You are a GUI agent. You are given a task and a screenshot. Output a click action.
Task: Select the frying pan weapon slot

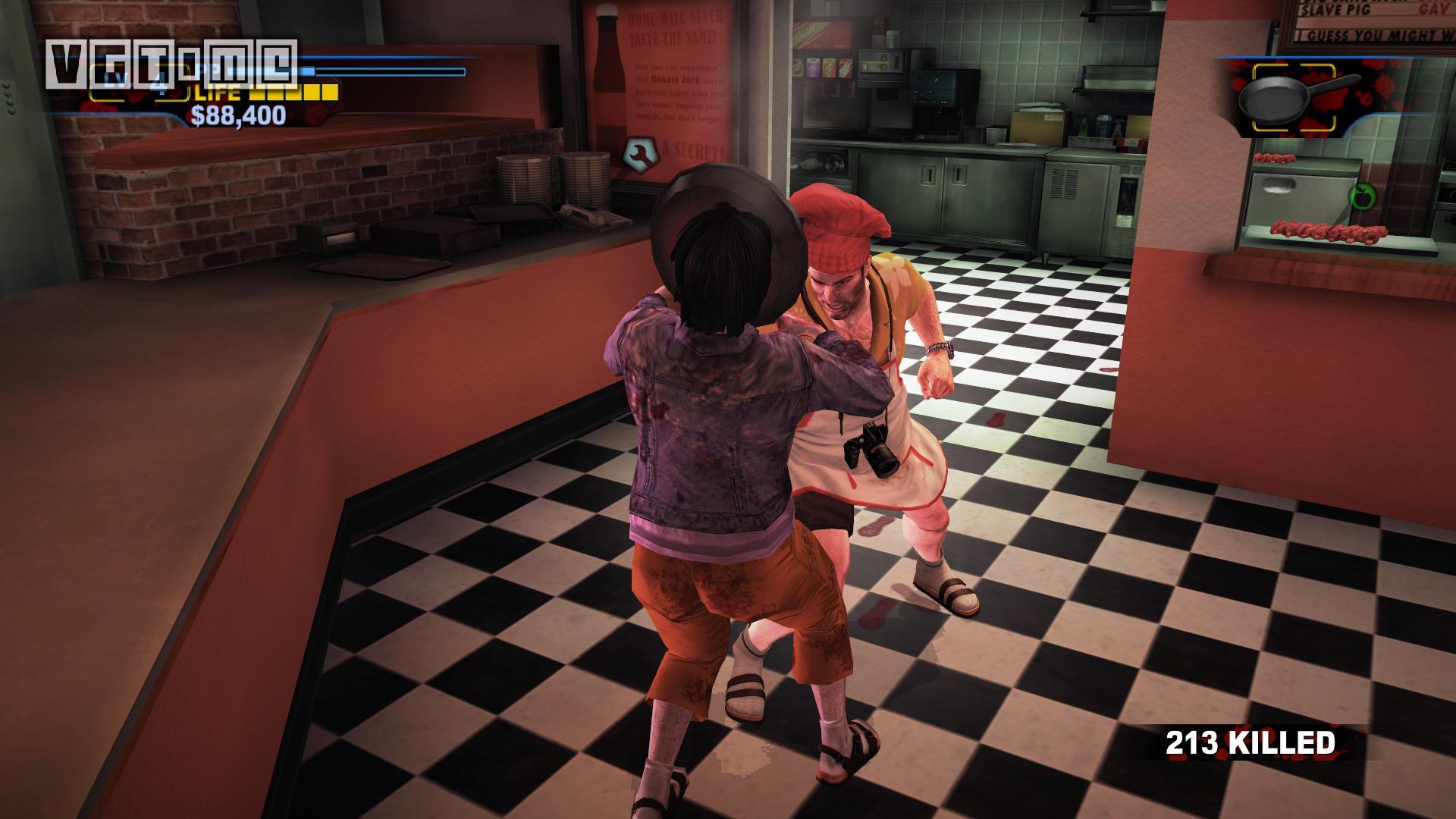point(1293,99)
